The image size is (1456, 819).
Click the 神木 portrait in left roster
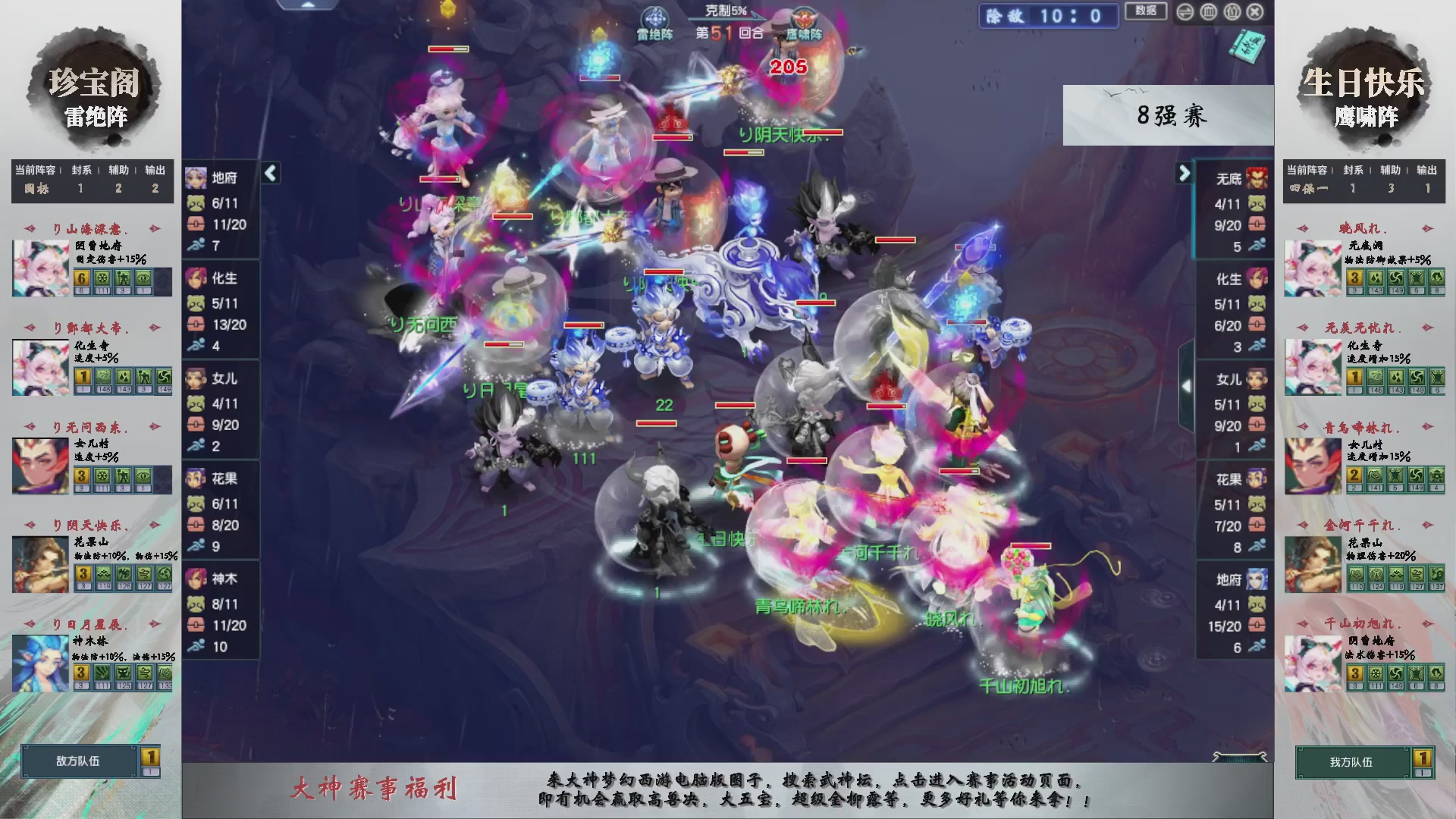[x=196, y=579]
